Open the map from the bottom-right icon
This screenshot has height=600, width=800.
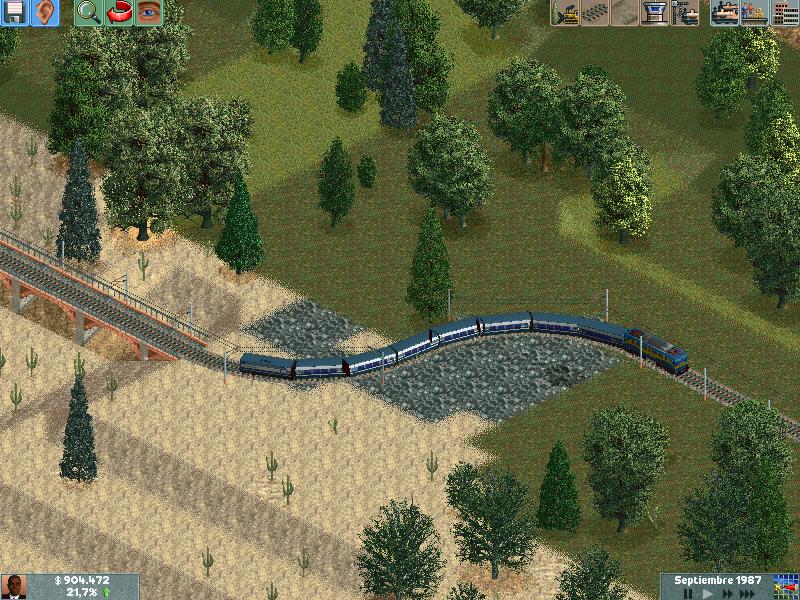point(786,585)
